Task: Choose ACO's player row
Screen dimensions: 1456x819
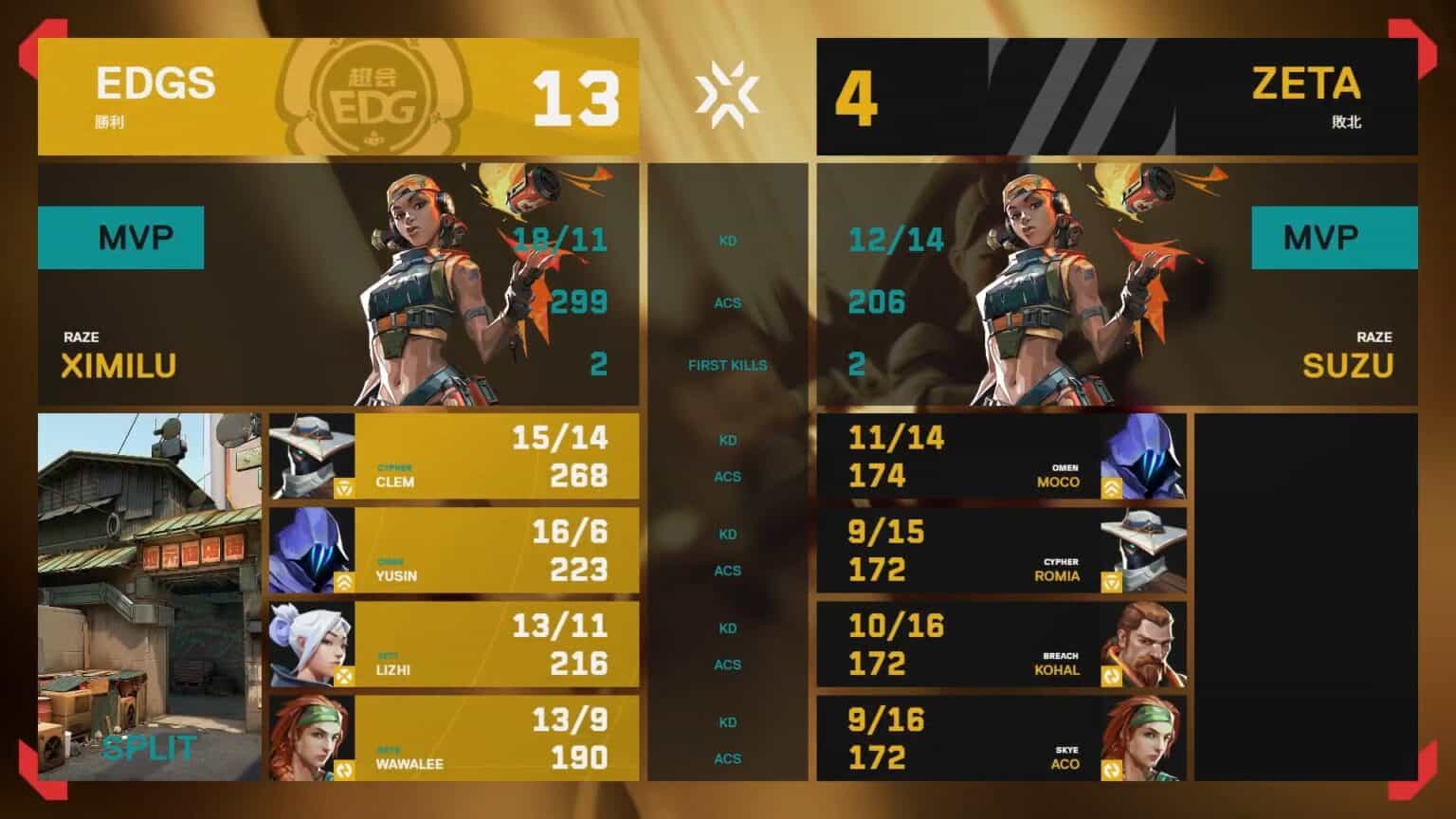Action: pyautogui.click(x=1001, y=737)
